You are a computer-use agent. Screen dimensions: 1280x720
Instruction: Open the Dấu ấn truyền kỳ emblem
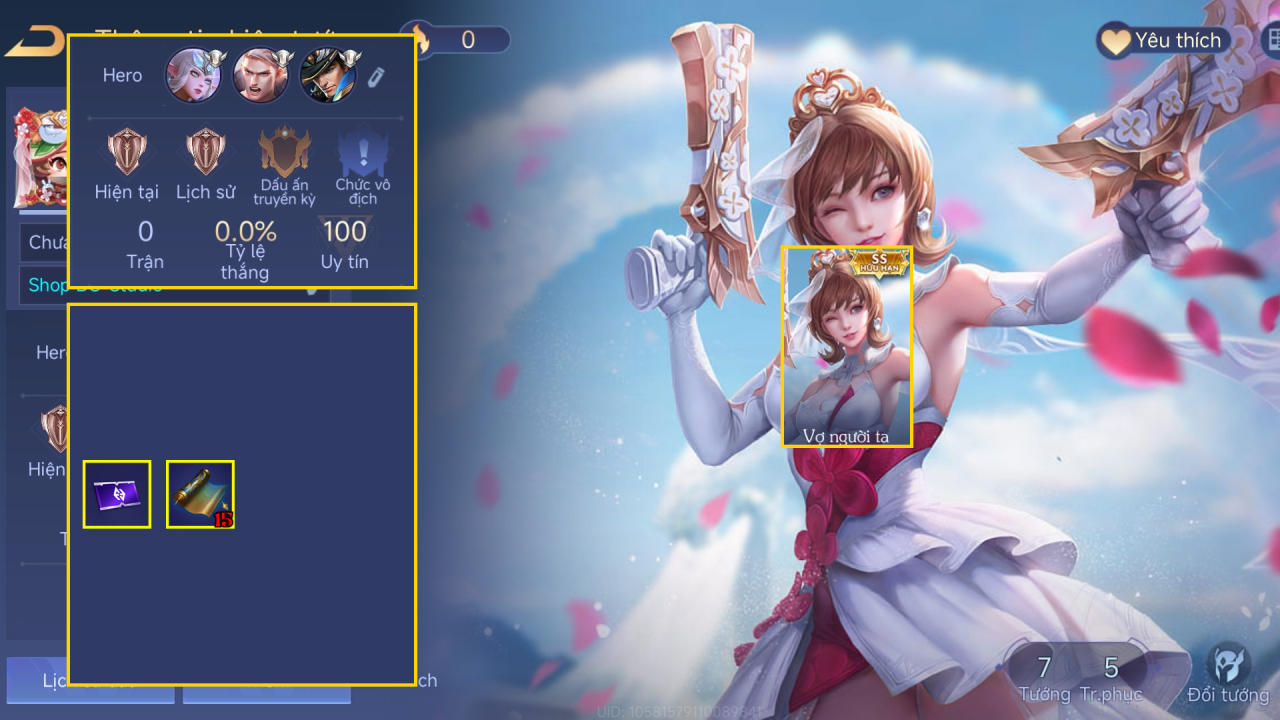pos(285,152)
